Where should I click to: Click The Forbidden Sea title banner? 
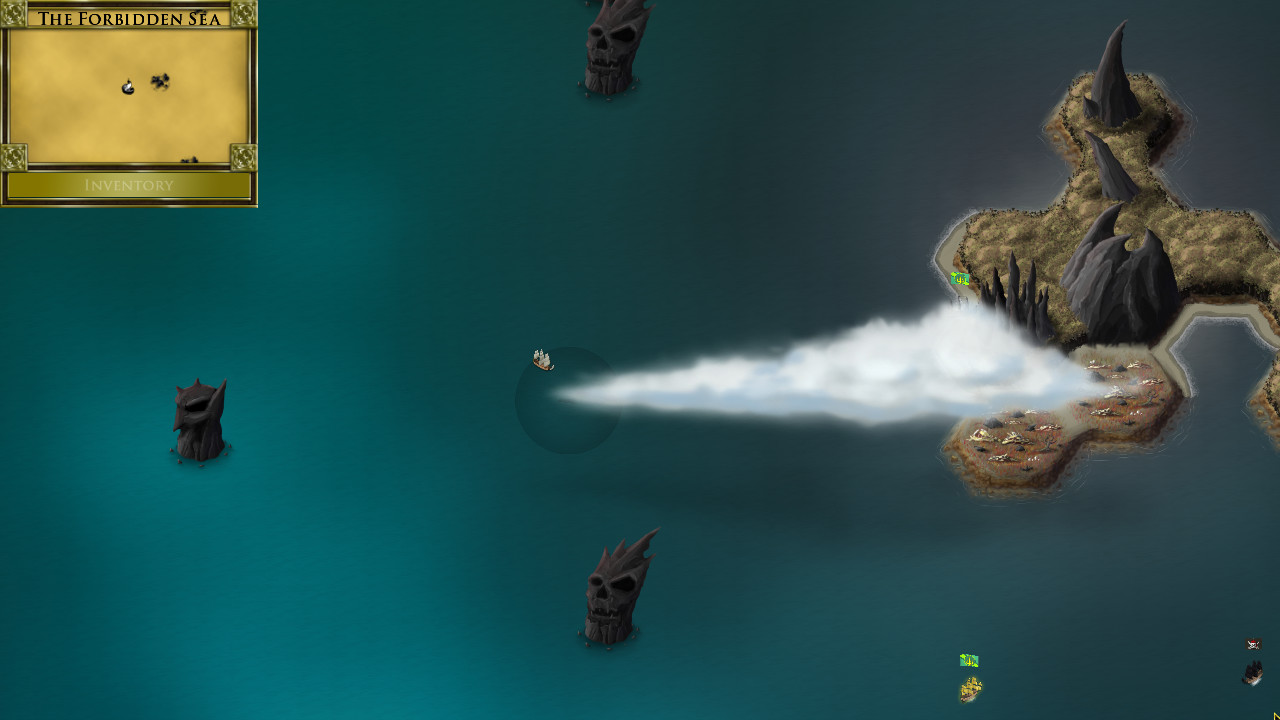(x=130, y=16)
